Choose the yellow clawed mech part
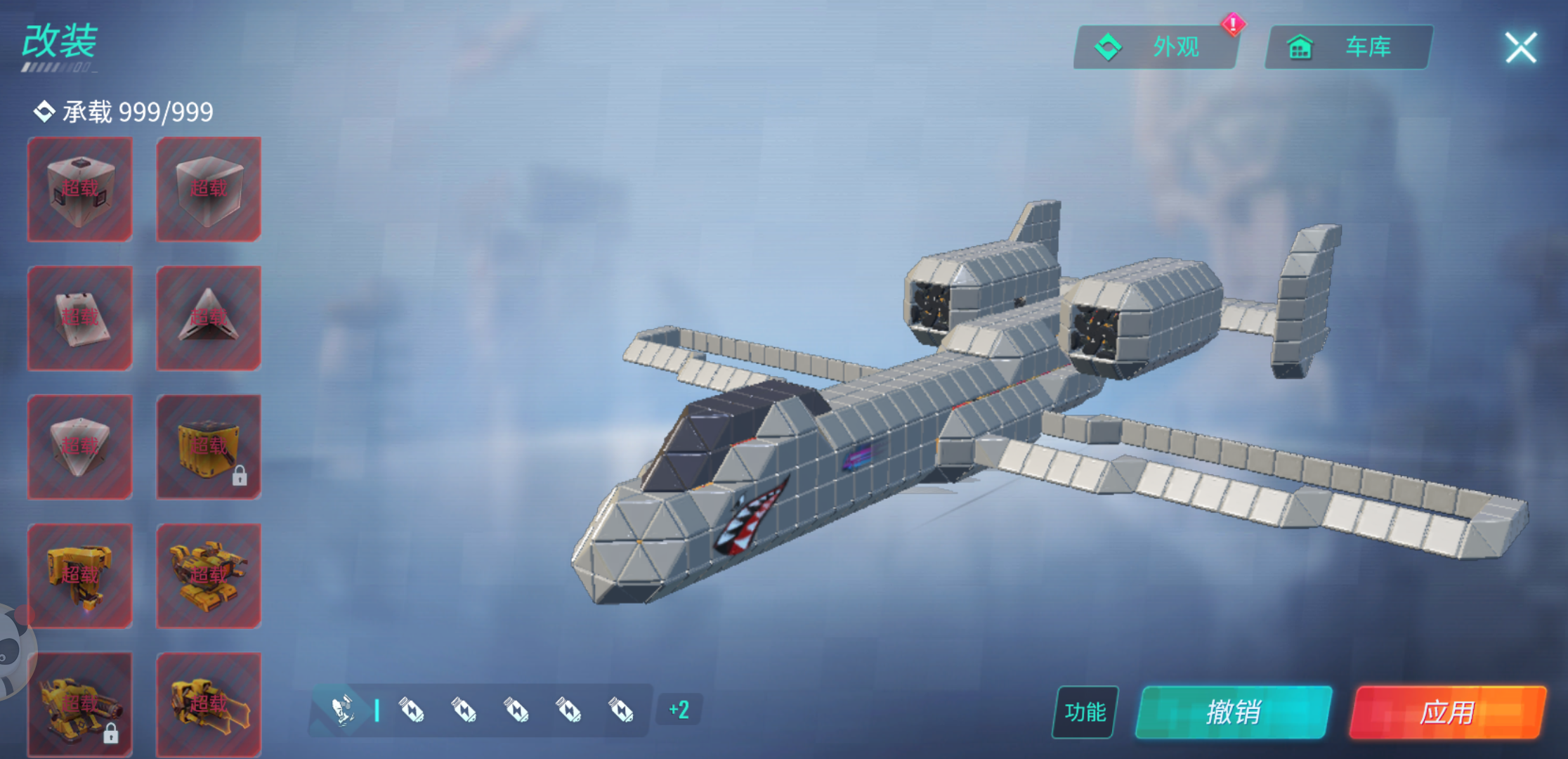This screenshot has width=1568, height=759. [x=209, y=704]
